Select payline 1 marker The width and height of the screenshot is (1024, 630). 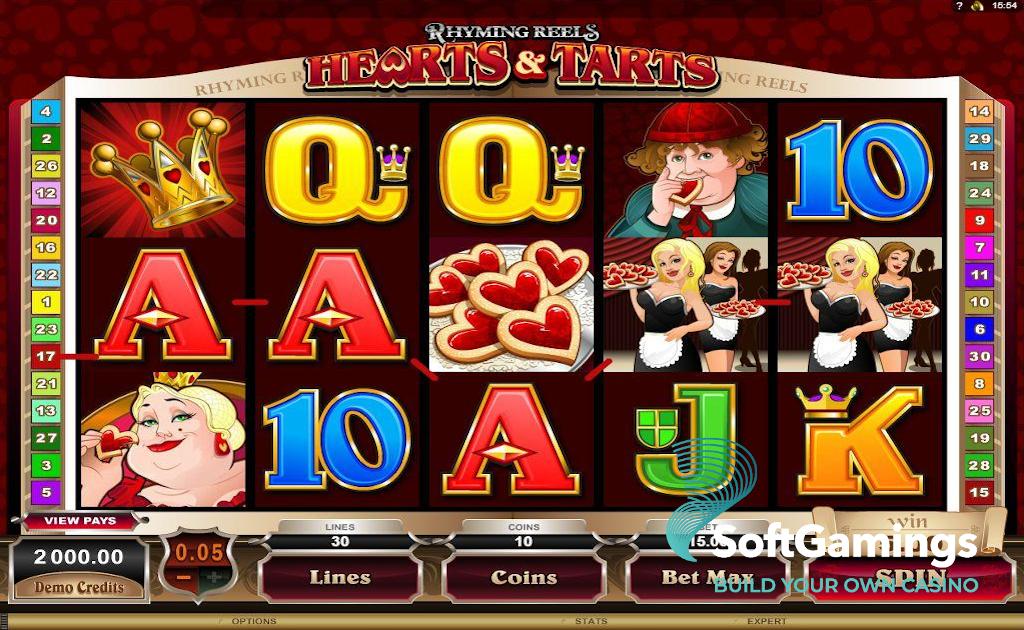click(46, 301)
